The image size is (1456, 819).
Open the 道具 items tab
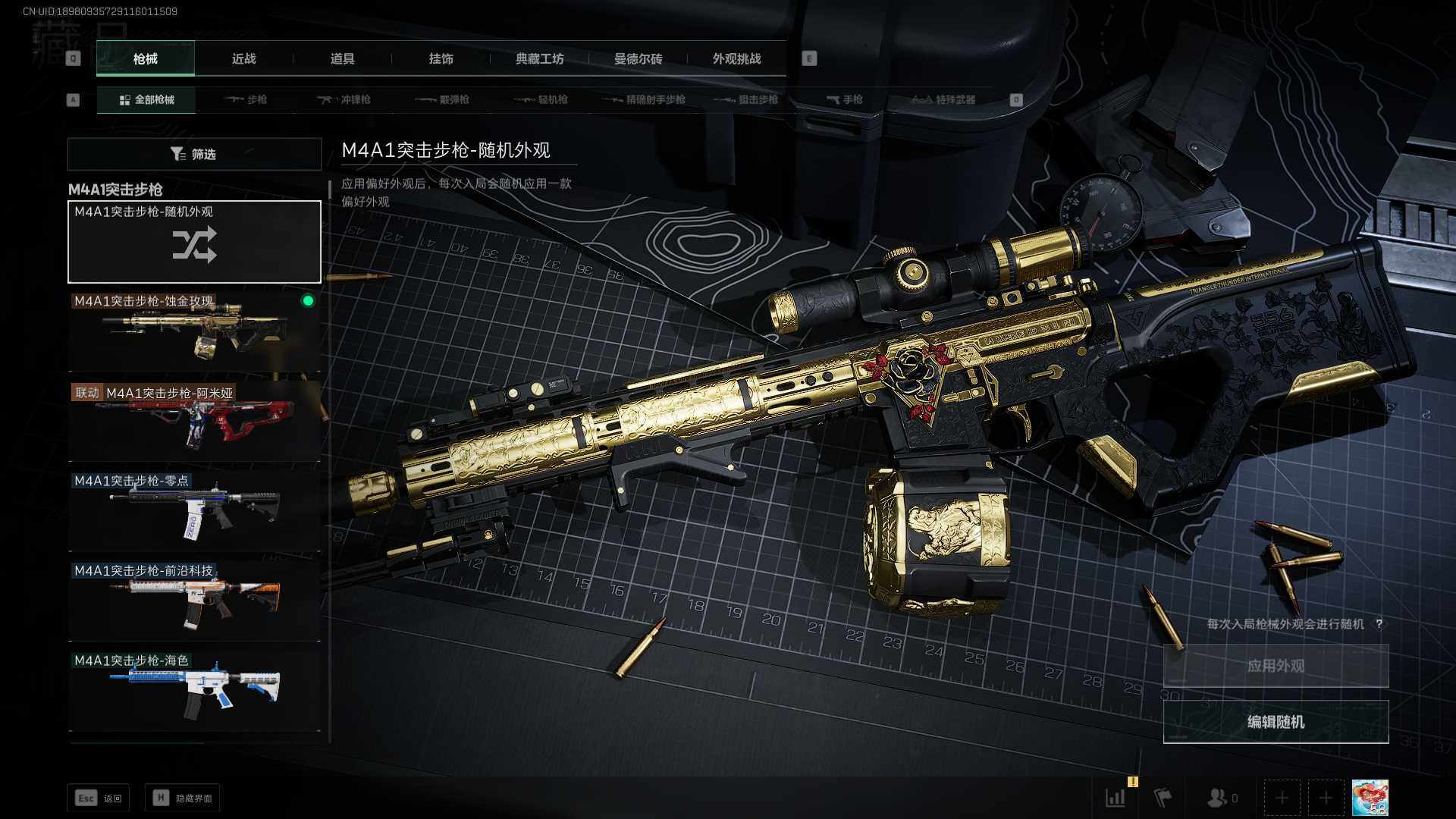342,59
